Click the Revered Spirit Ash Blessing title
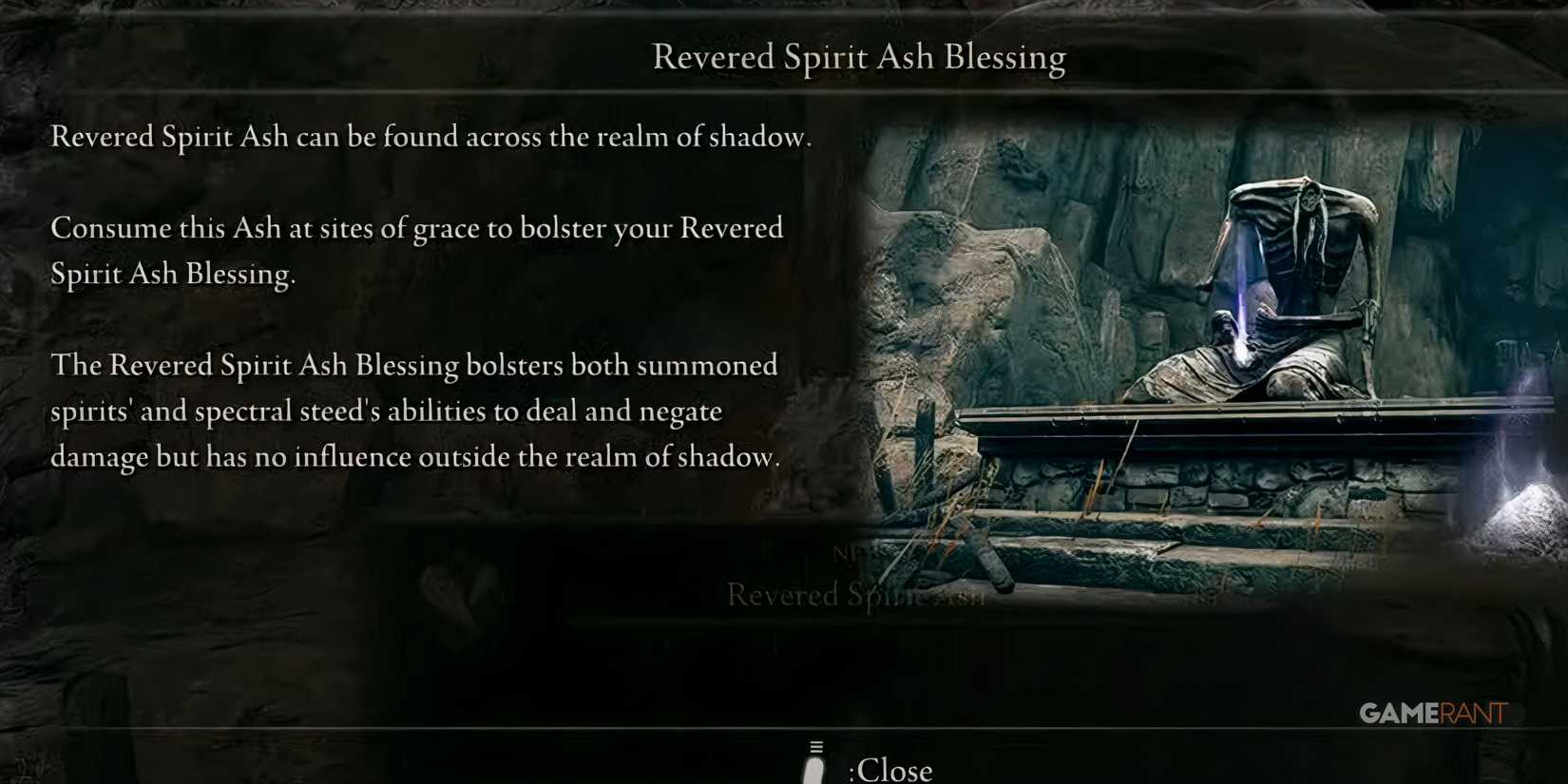The image size is (1568, 784). [x=858, y=57]
